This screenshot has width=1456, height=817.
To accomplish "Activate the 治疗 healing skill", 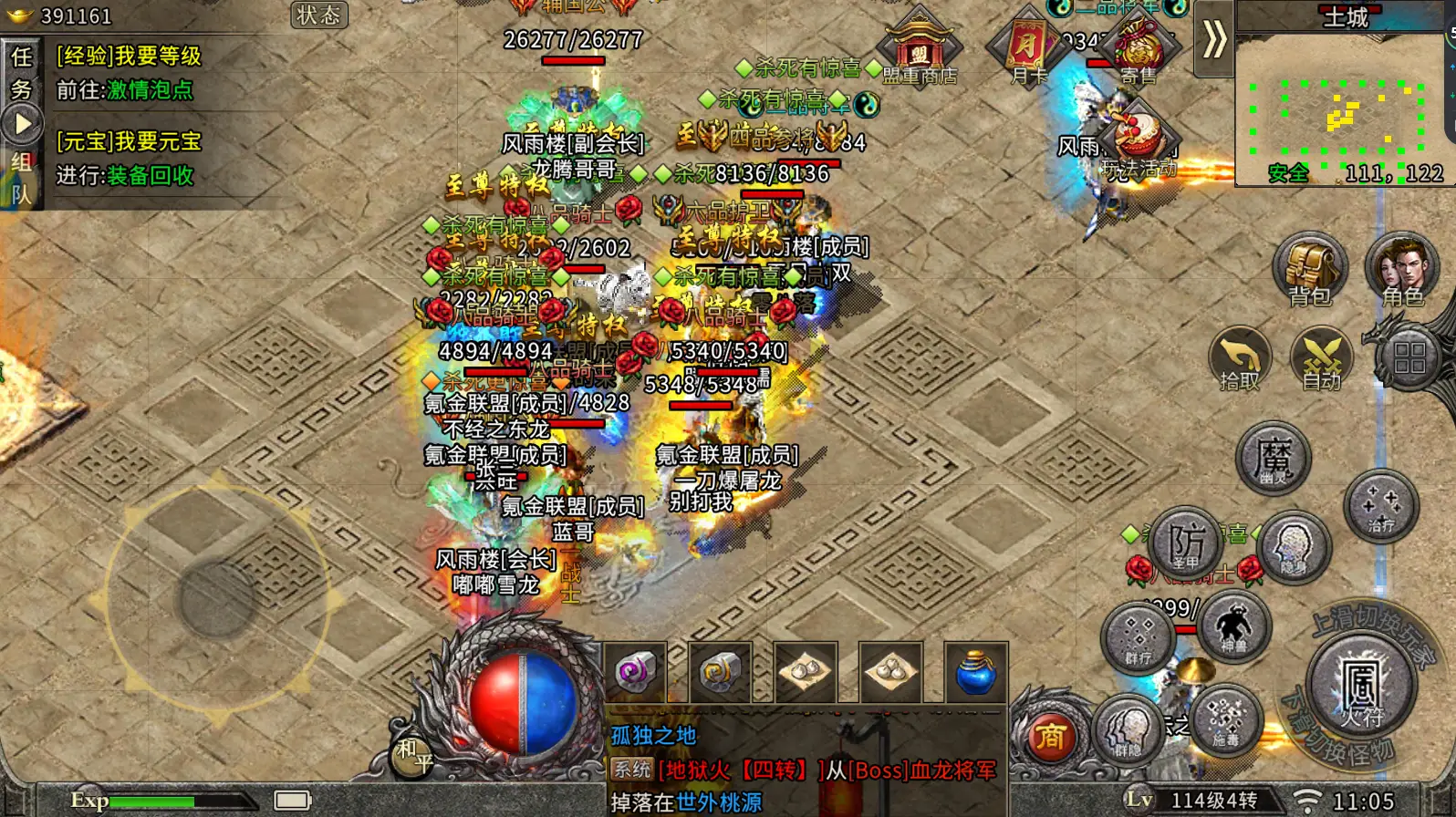I will (1380, 507).
